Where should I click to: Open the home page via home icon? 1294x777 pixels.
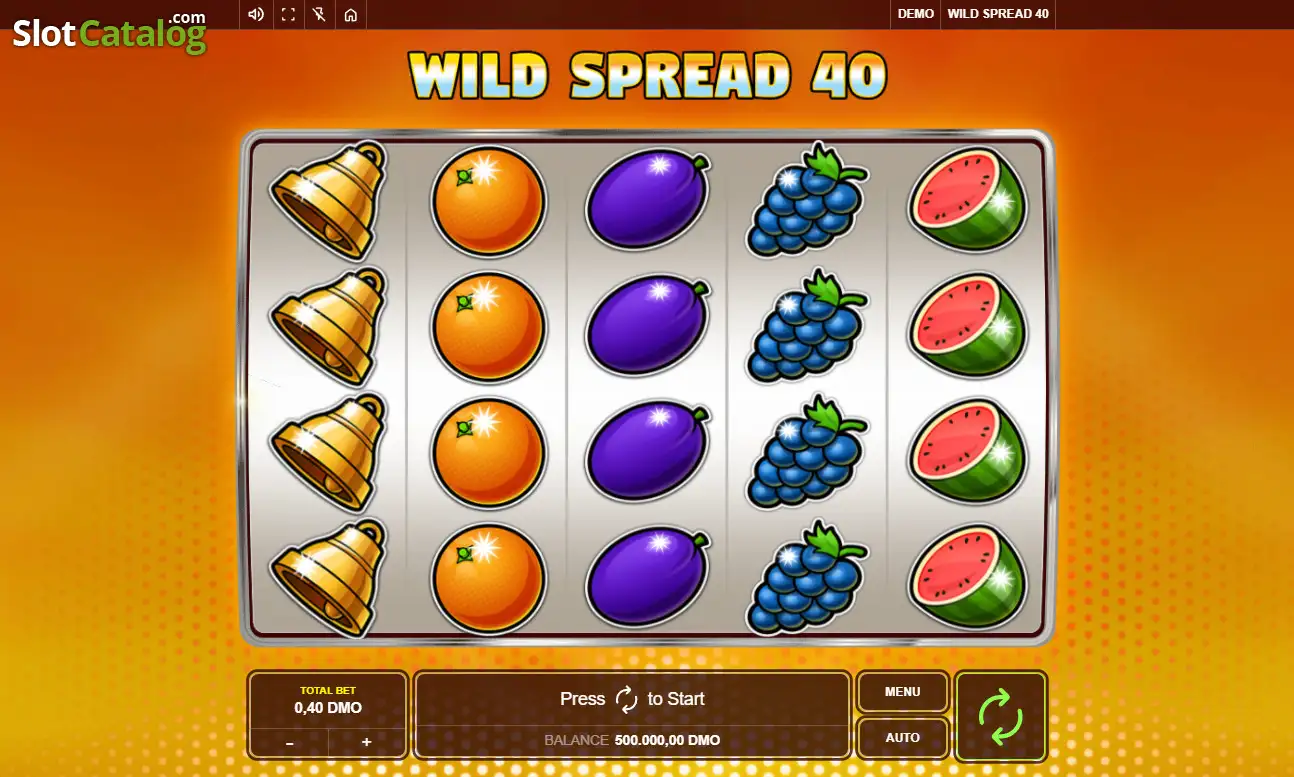pos(350,15)
